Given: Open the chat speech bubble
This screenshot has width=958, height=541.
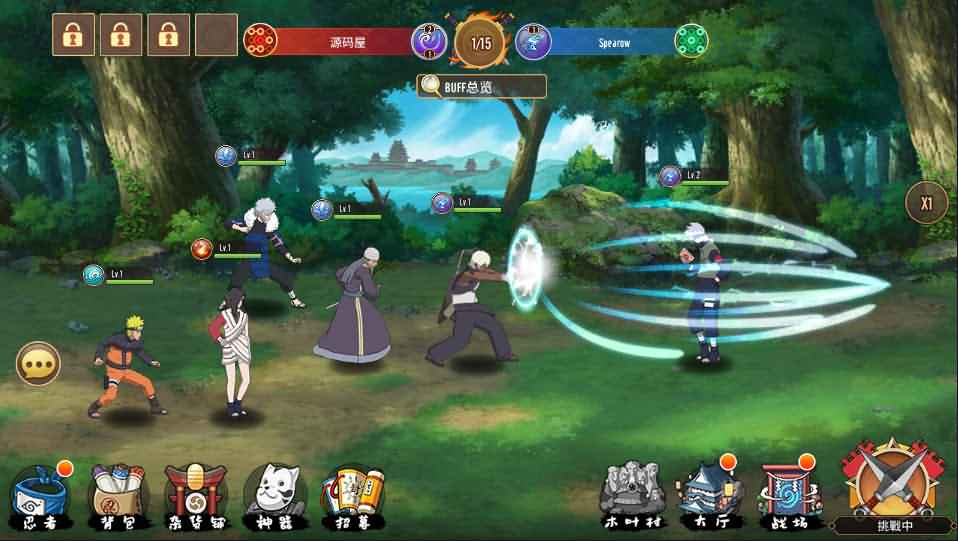Looking at the screenshot, I should point(39,364).
